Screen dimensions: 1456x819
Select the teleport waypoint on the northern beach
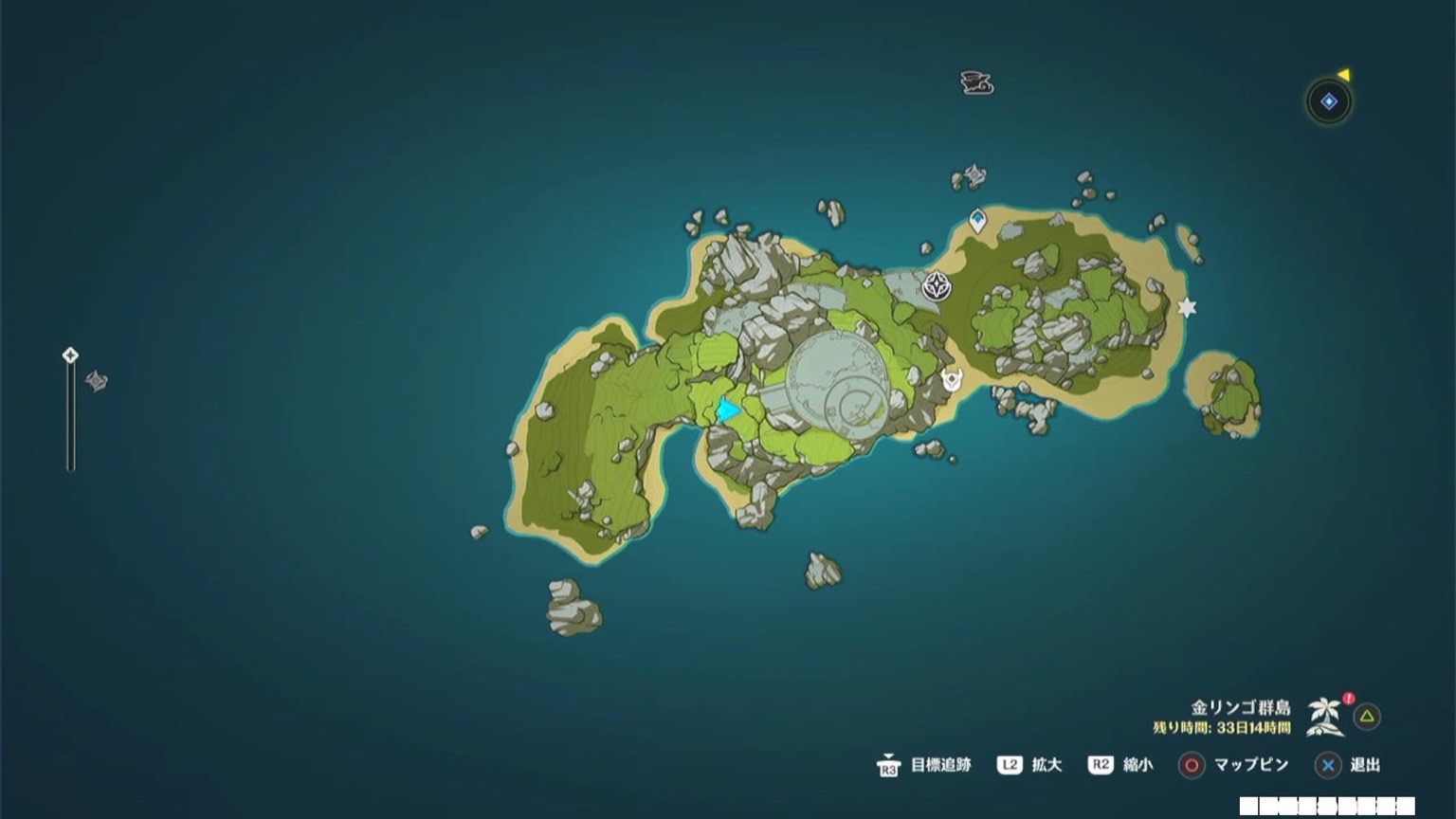[975, 218]
